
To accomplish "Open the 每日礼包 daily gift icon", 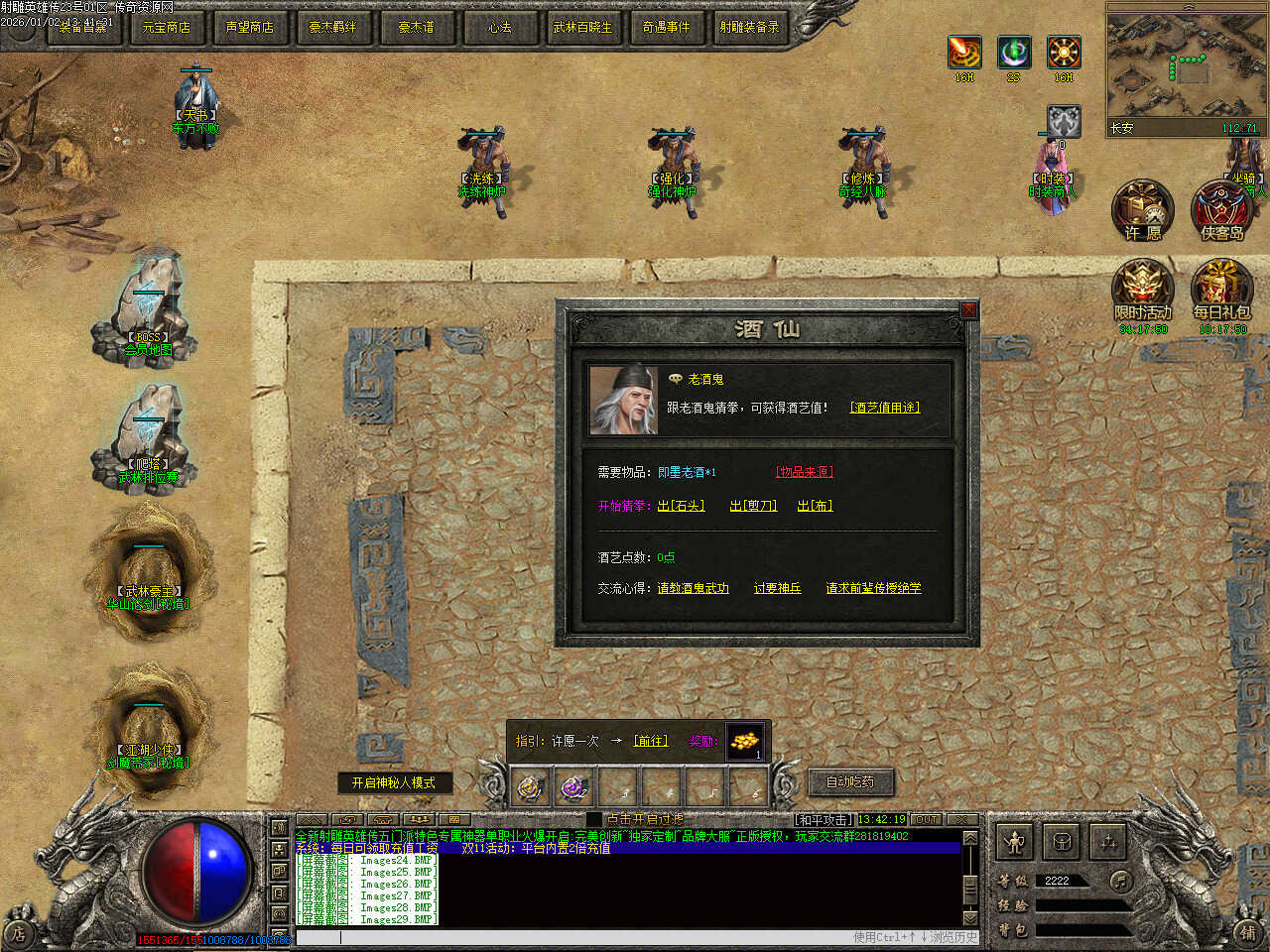I will (x=1221, y=291).
